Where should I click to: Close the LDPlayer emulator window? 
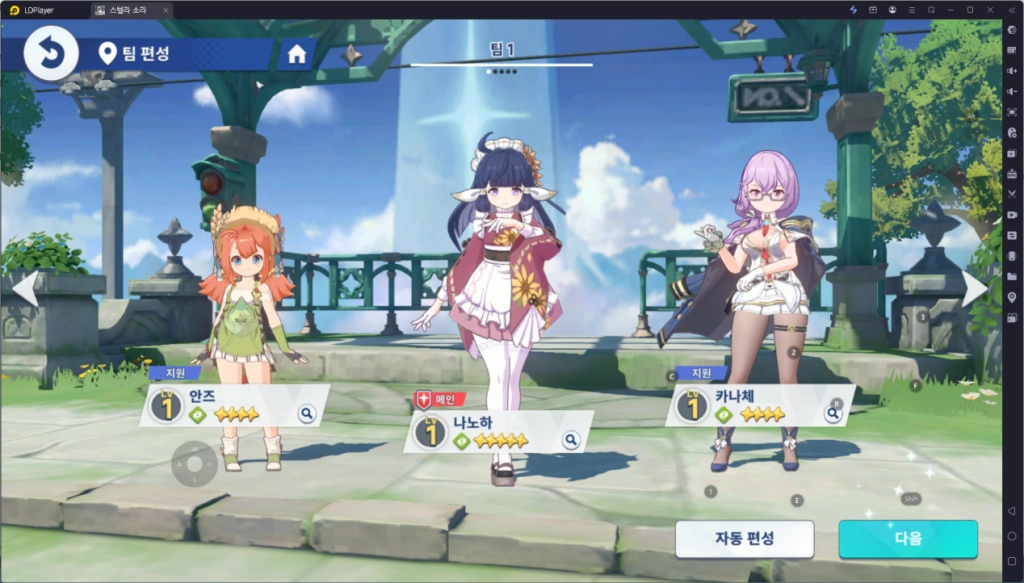(x=990, y=9)
